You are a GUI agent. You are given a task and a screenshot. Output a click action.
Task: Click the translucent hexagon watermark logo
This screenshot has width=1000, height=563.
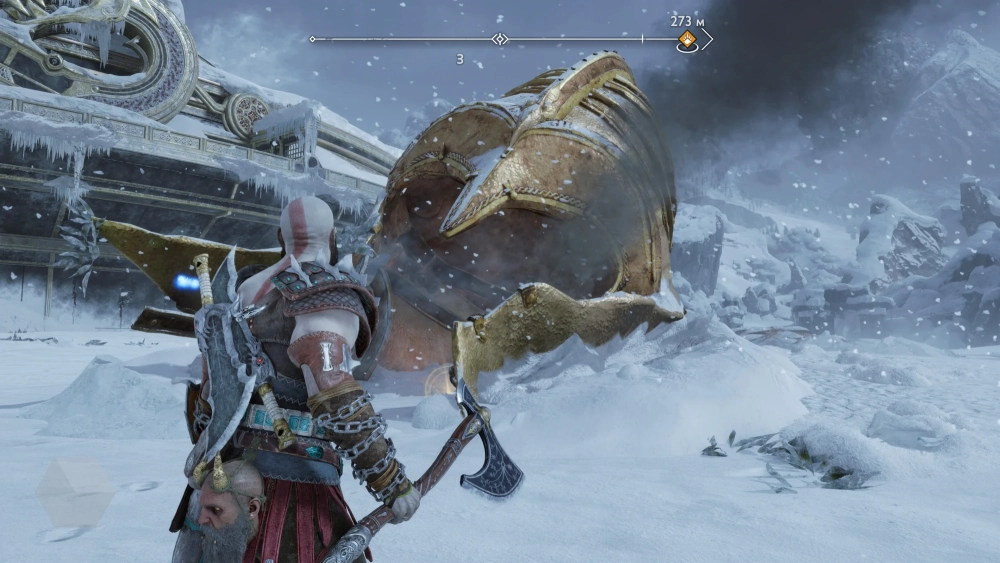[x=76, y=492]
